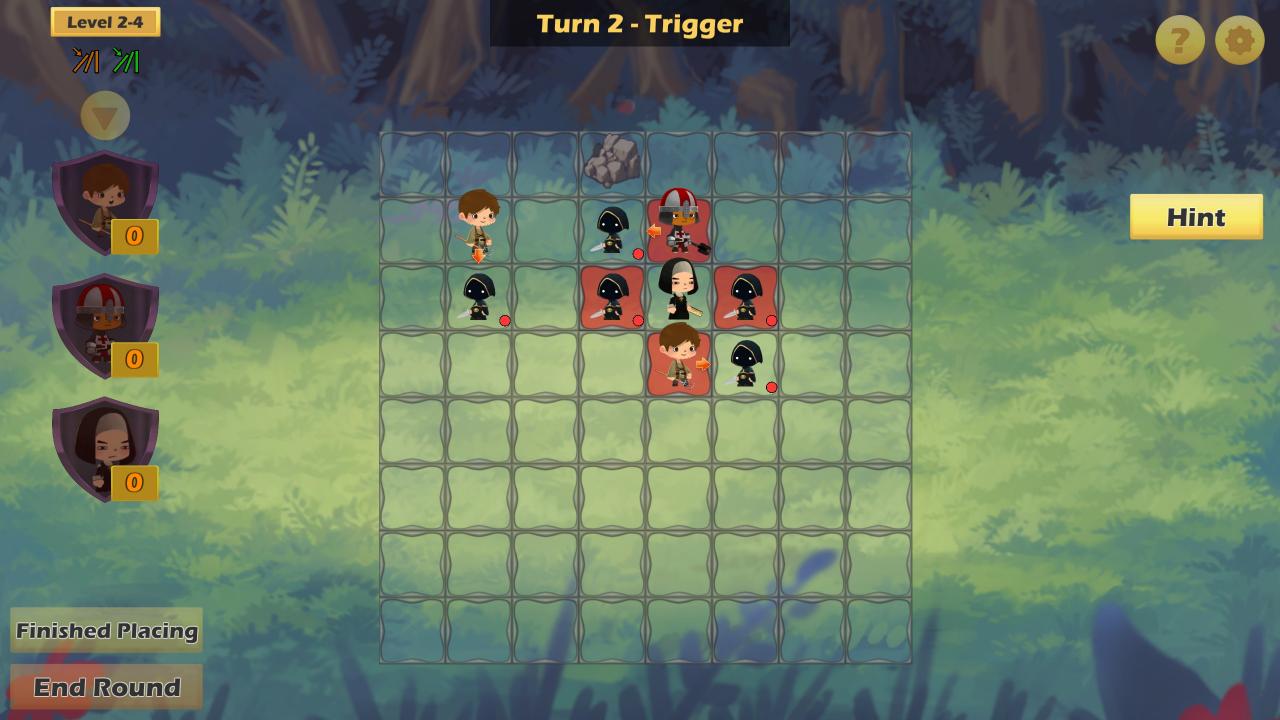Screen dimensions: 1280x720
Task: Click the orange arrows icon under Level 2-4
Action: click(85, 62)
